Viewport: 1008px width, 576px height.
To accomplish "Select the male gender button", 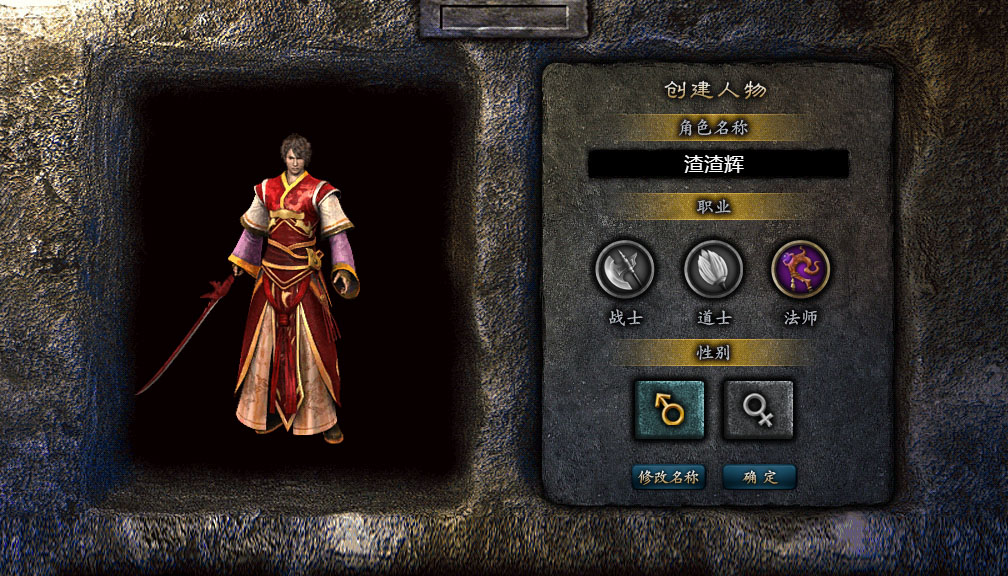I will pos(669,409).
